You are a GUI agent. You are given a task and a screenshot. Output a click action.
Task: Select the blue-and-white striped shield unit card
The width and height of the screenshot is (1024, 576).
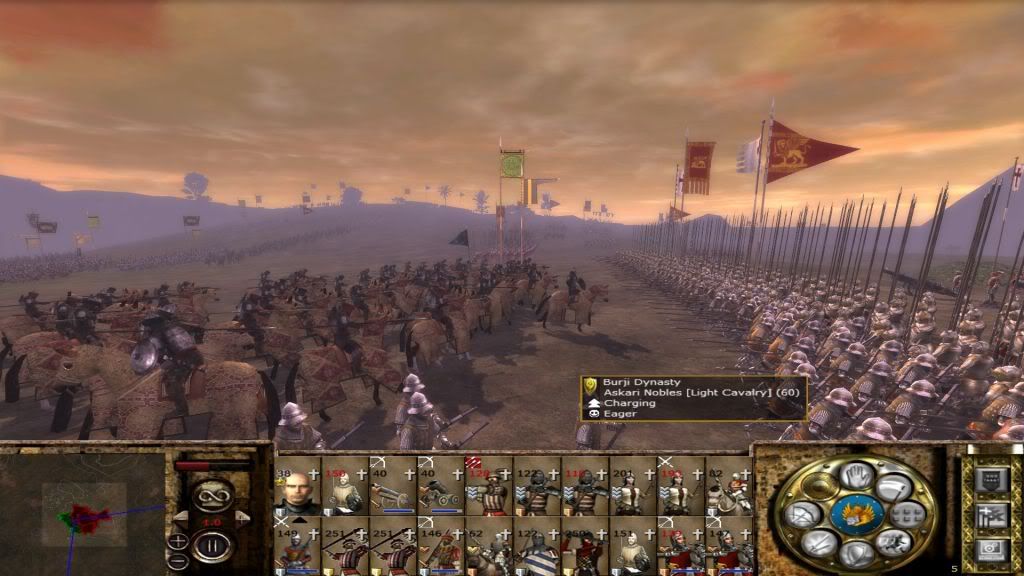tap(537, 546)
